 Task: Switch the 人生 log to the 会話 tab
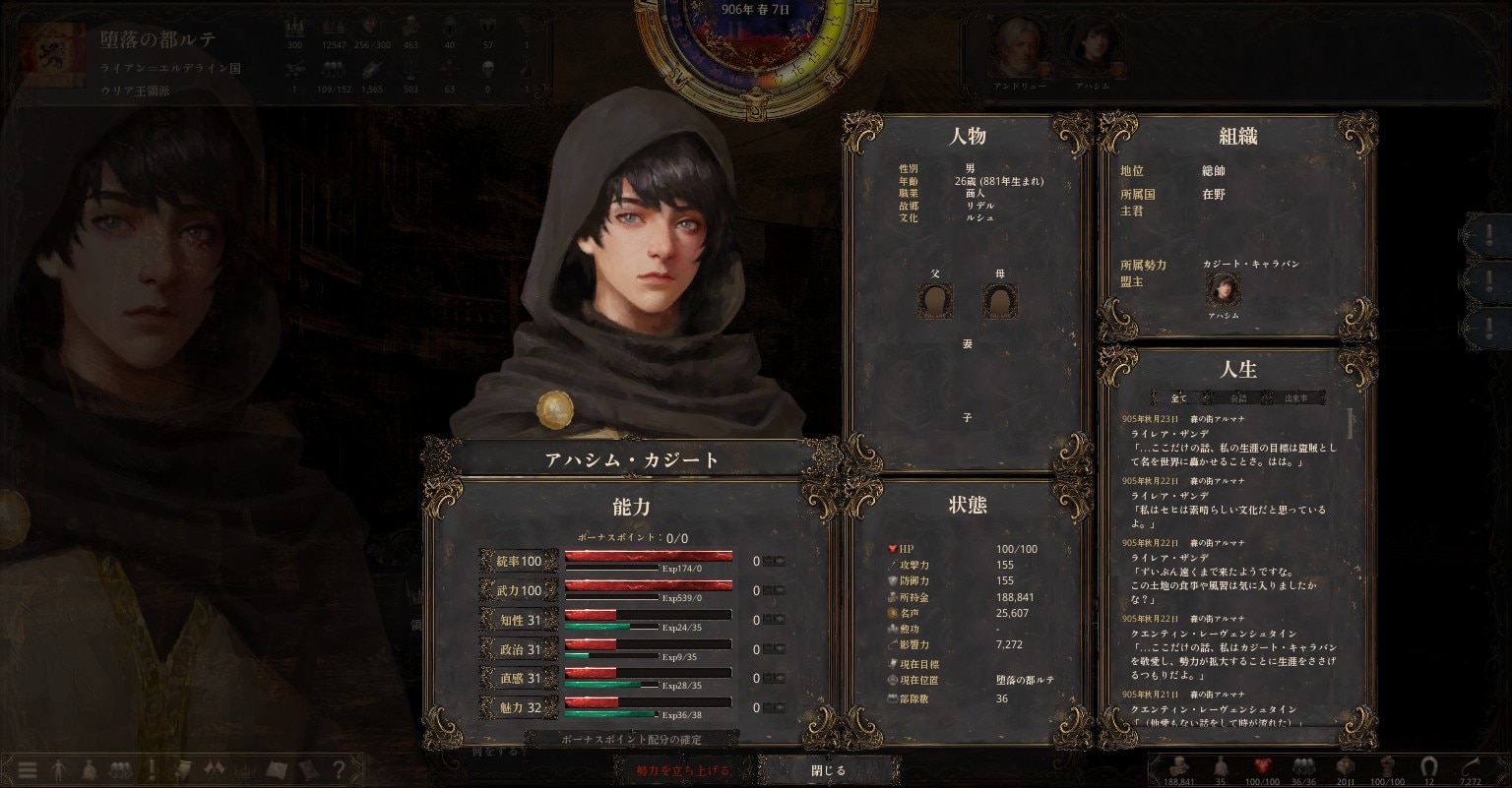pyautogui.click(x=1237, y=398)
